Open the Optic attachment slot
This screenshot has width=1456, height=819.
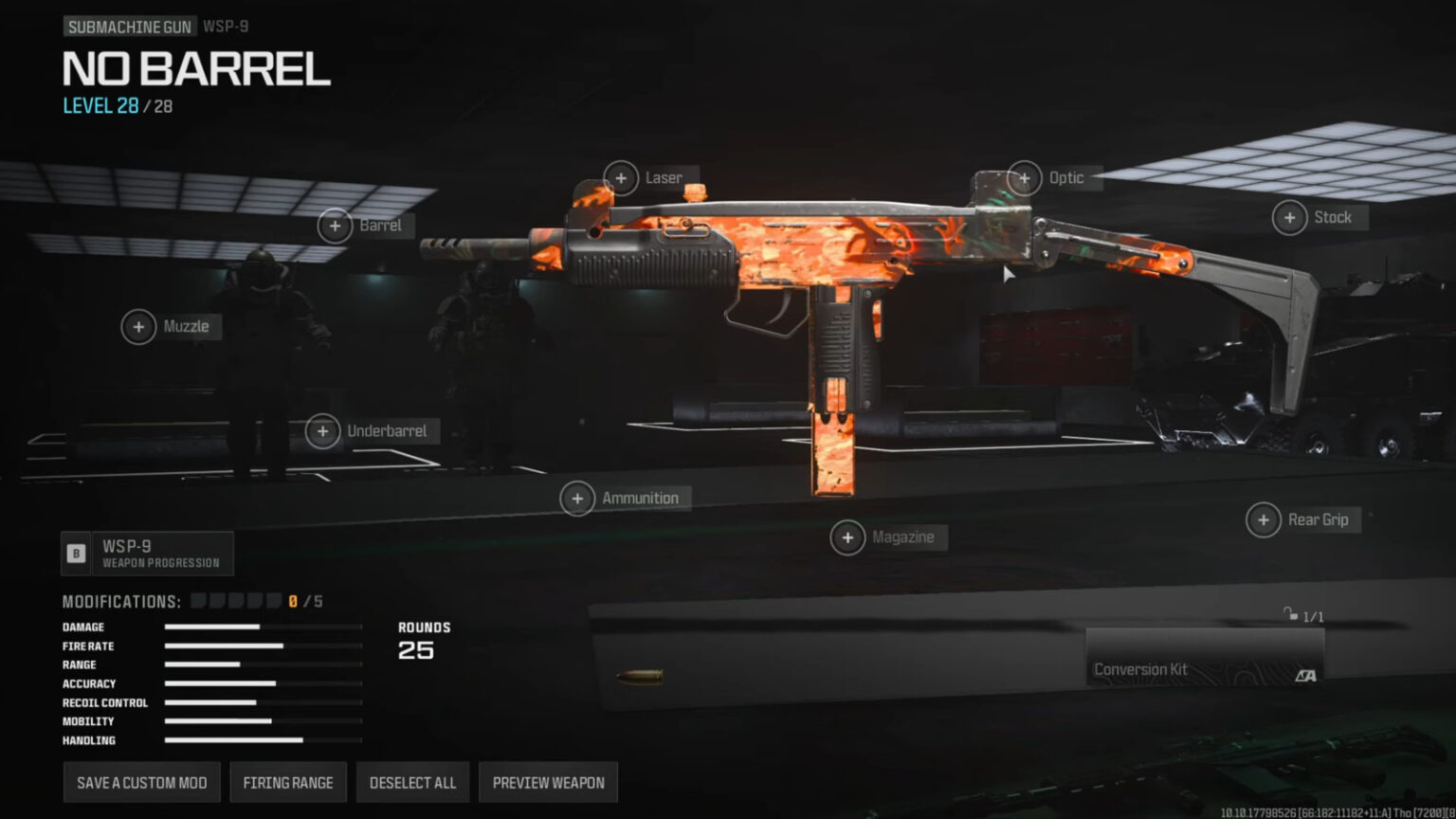tap(1024, 177)
